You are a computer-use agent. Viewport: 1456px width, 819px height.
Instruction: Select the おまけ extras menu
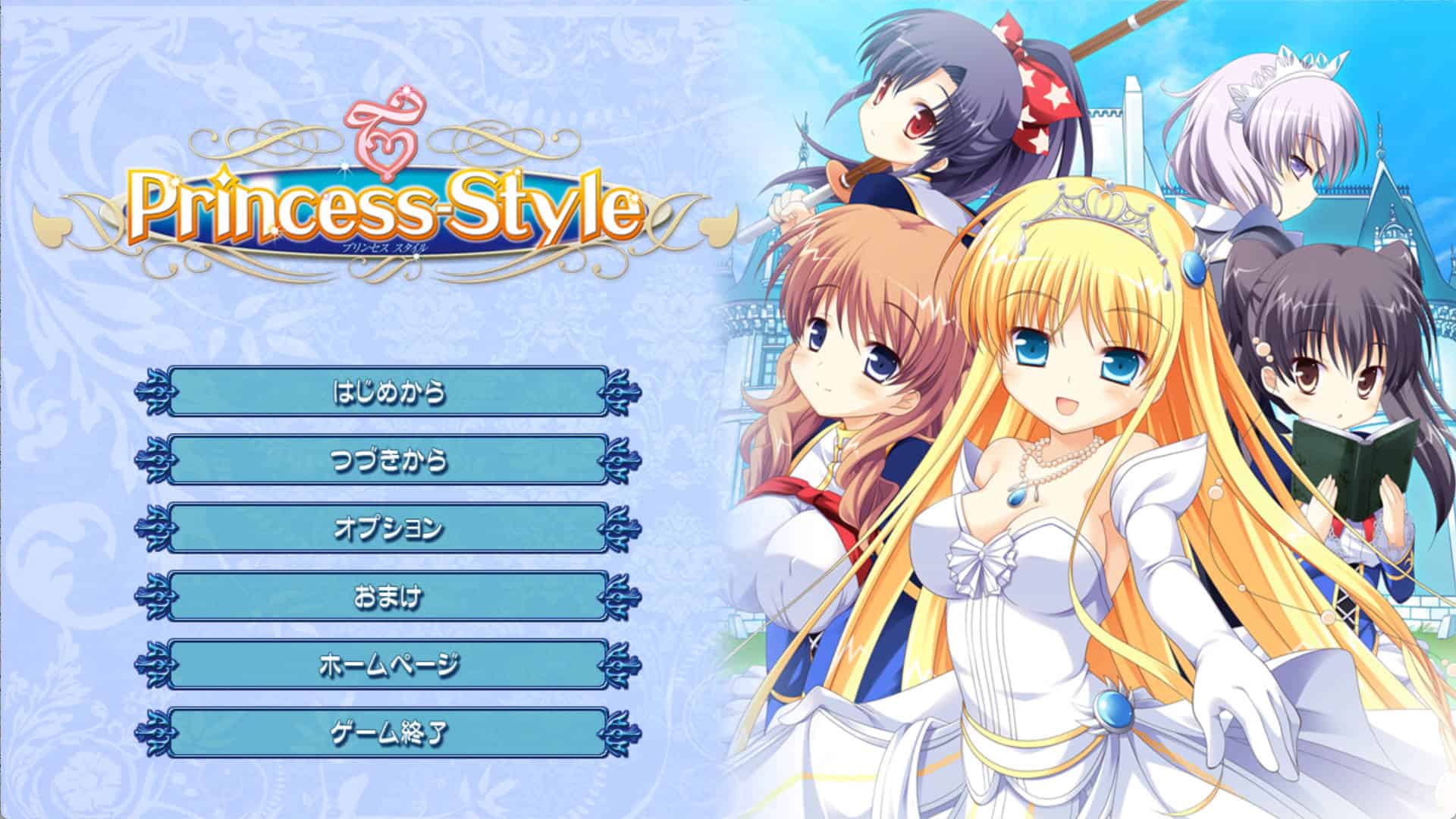point(388,596)
